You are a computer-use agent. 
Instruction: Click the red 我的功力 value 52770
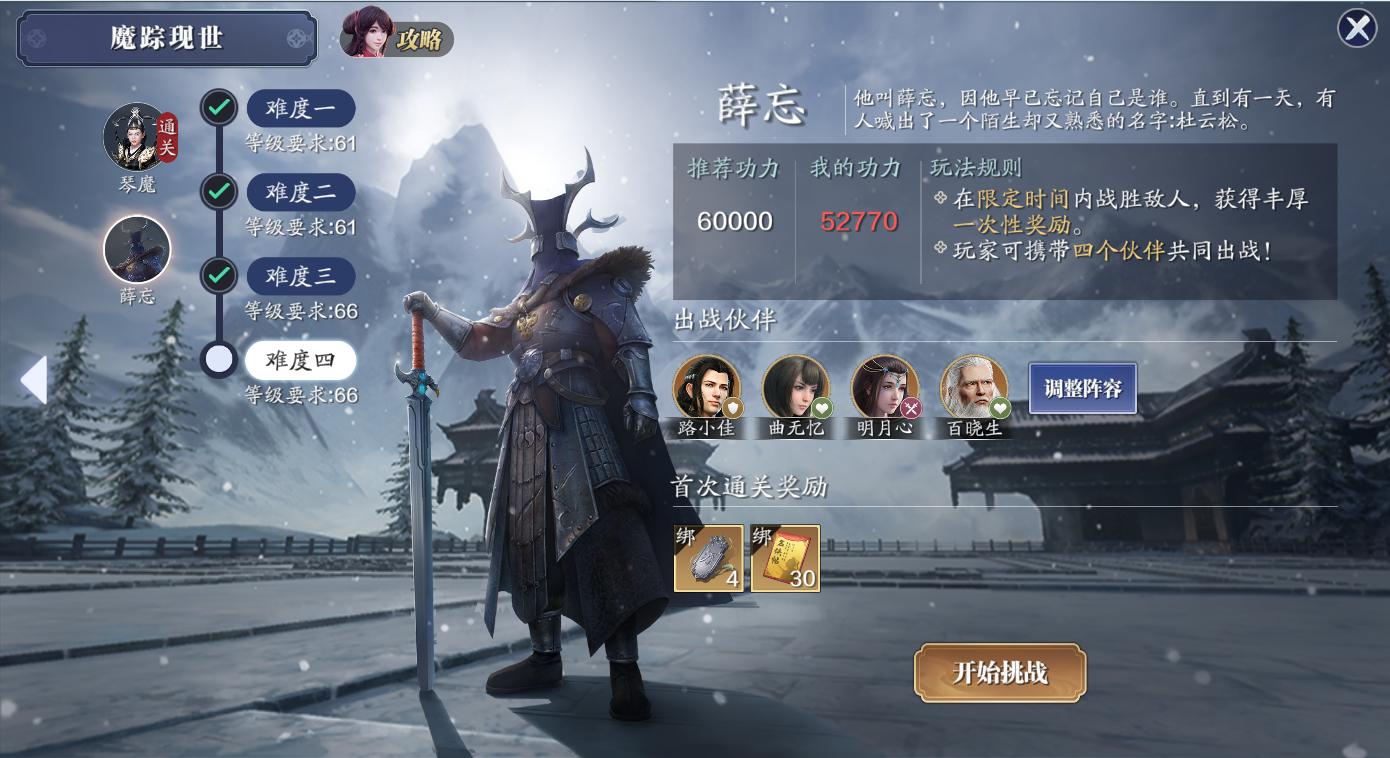coord(858,222)
